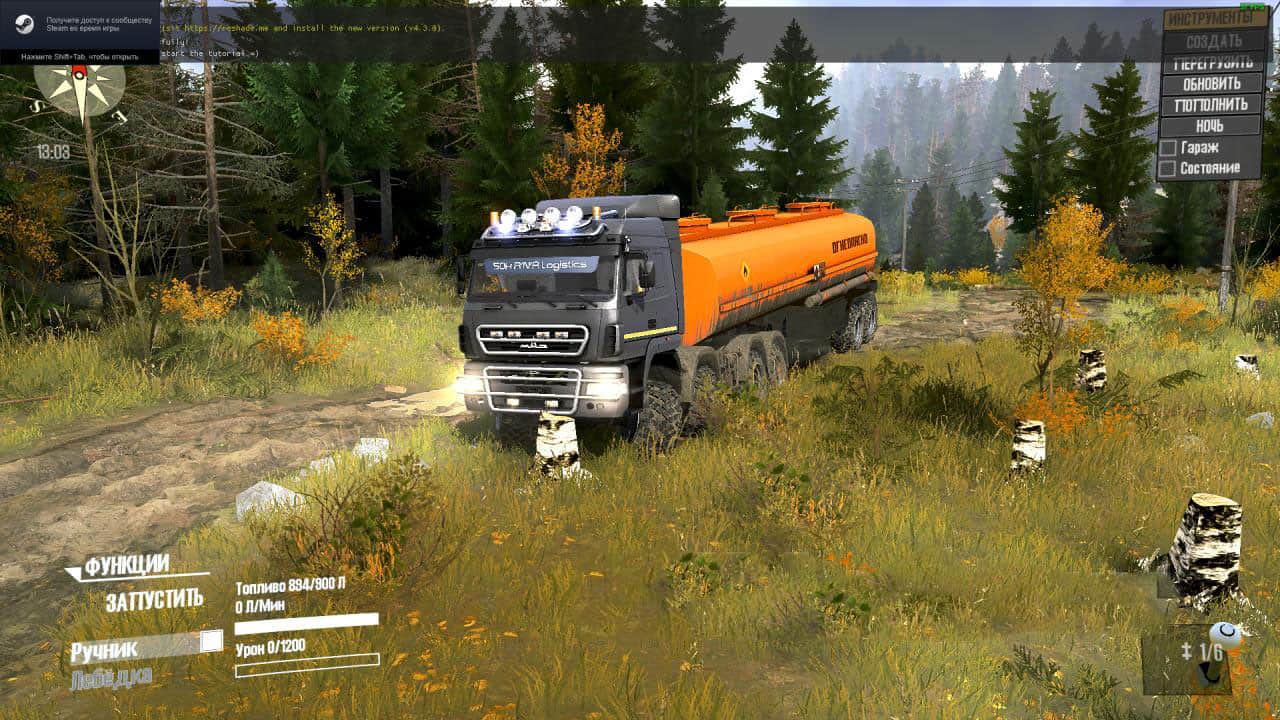
Task: Select the ПЕРЕГРУЗИТЬ option
Action: click(x=1213, y=62)
